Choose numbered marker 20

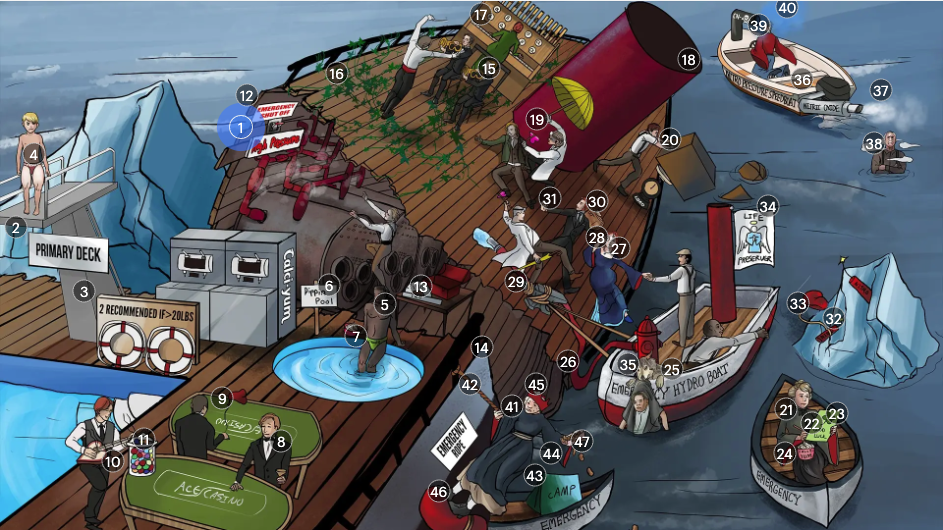click(x=669, y=140)
